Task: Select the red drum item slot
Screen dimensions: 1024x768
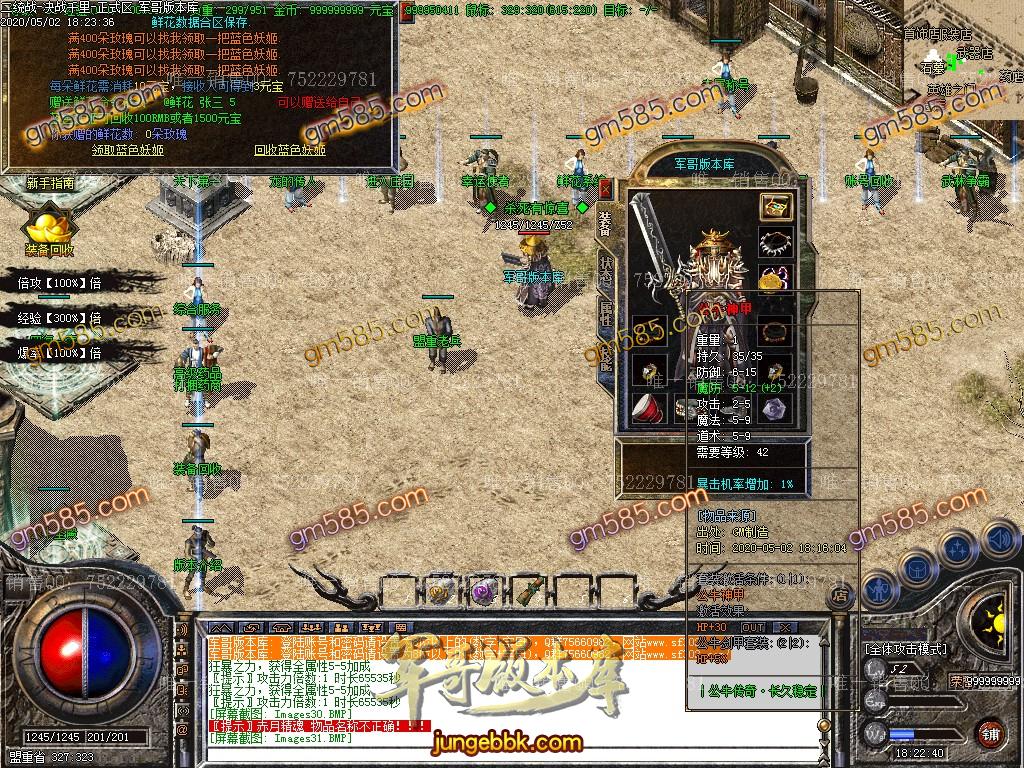Action: pyautogui.click(x=647, y=407)
